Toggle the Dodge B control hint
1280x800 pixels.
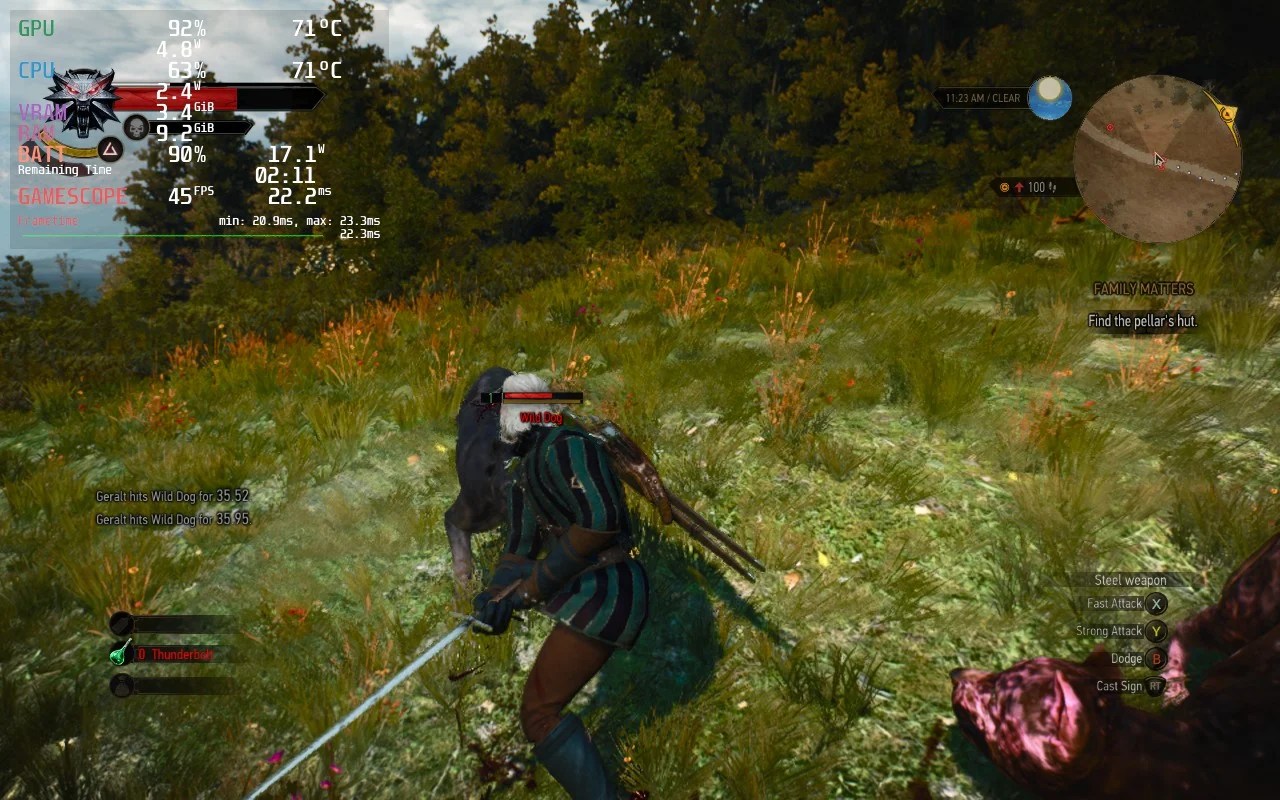(1156, 659)
